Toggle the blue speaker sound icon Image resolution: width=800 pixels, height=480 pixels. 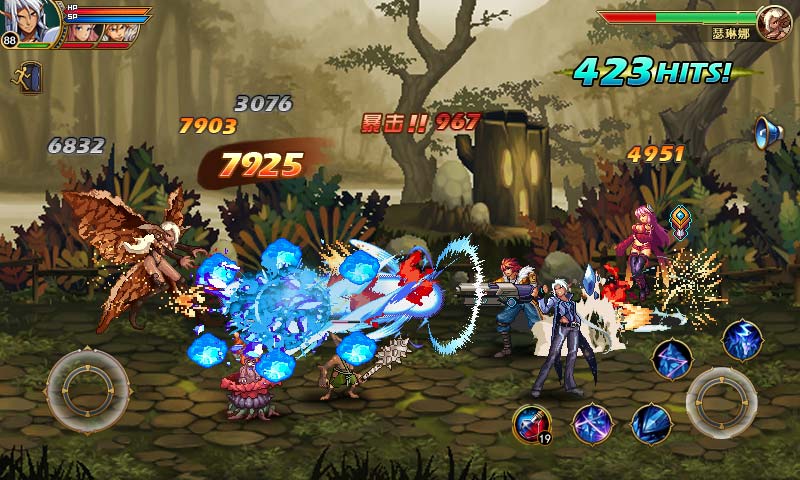[767, 131]
